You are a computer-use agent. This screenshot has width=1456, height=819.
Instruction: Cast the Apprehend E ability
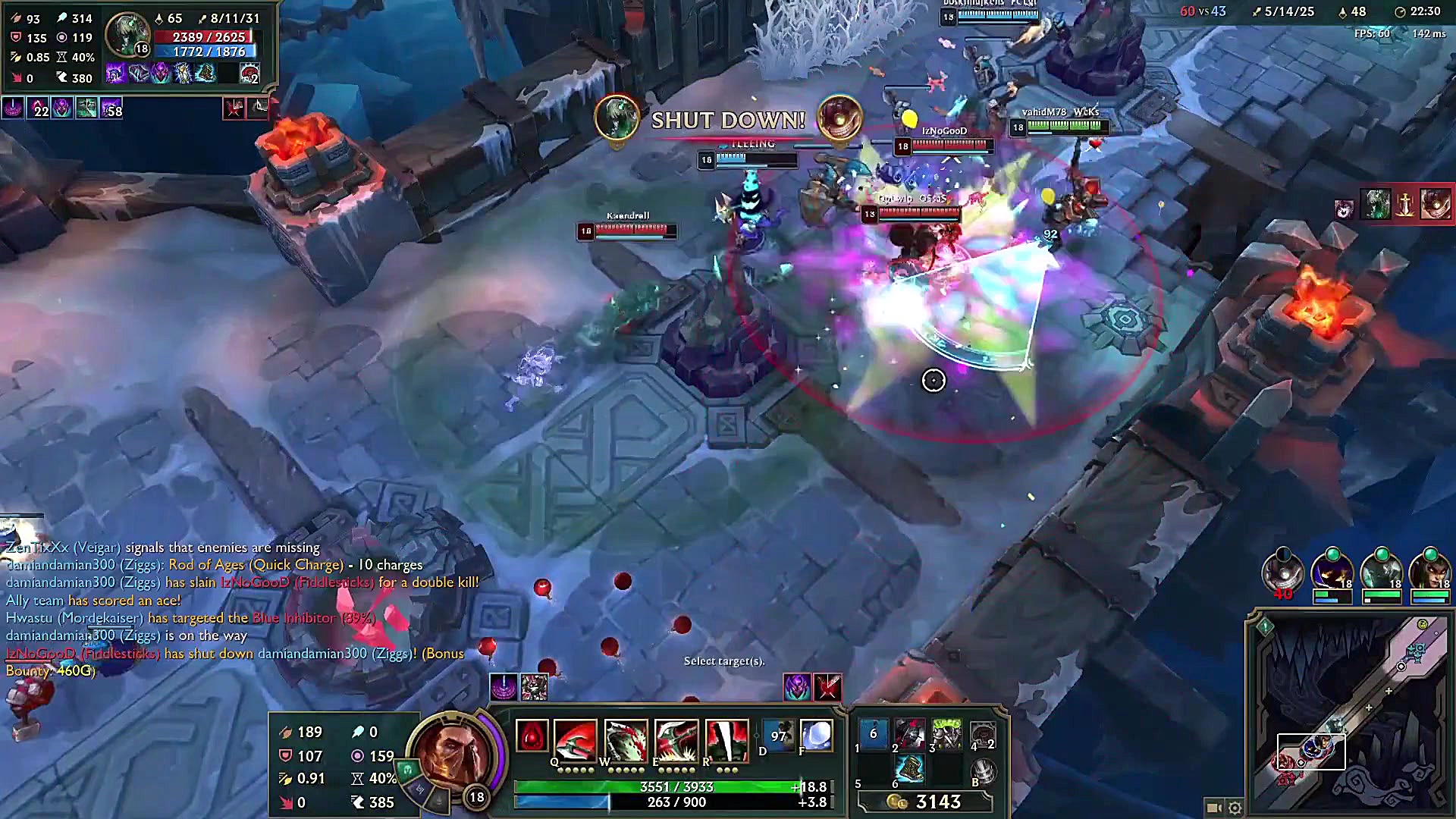[x=676, y=740]
